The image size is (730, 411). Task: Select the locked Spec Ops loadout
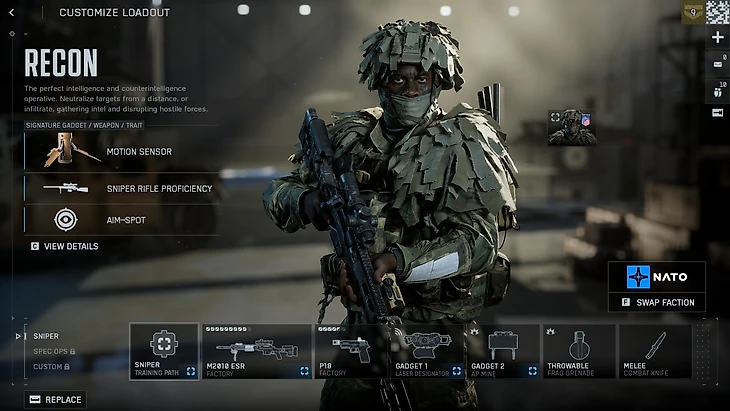click(x=53, y=351)
